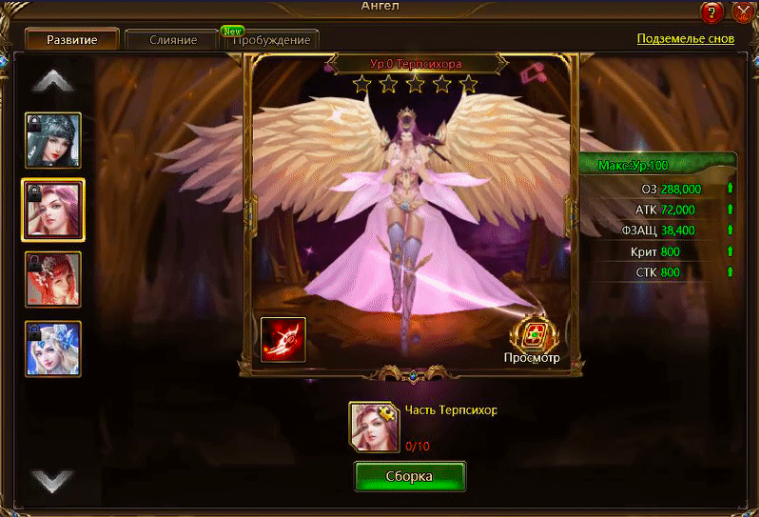Select the Пробуждение tab

[273, 40]
